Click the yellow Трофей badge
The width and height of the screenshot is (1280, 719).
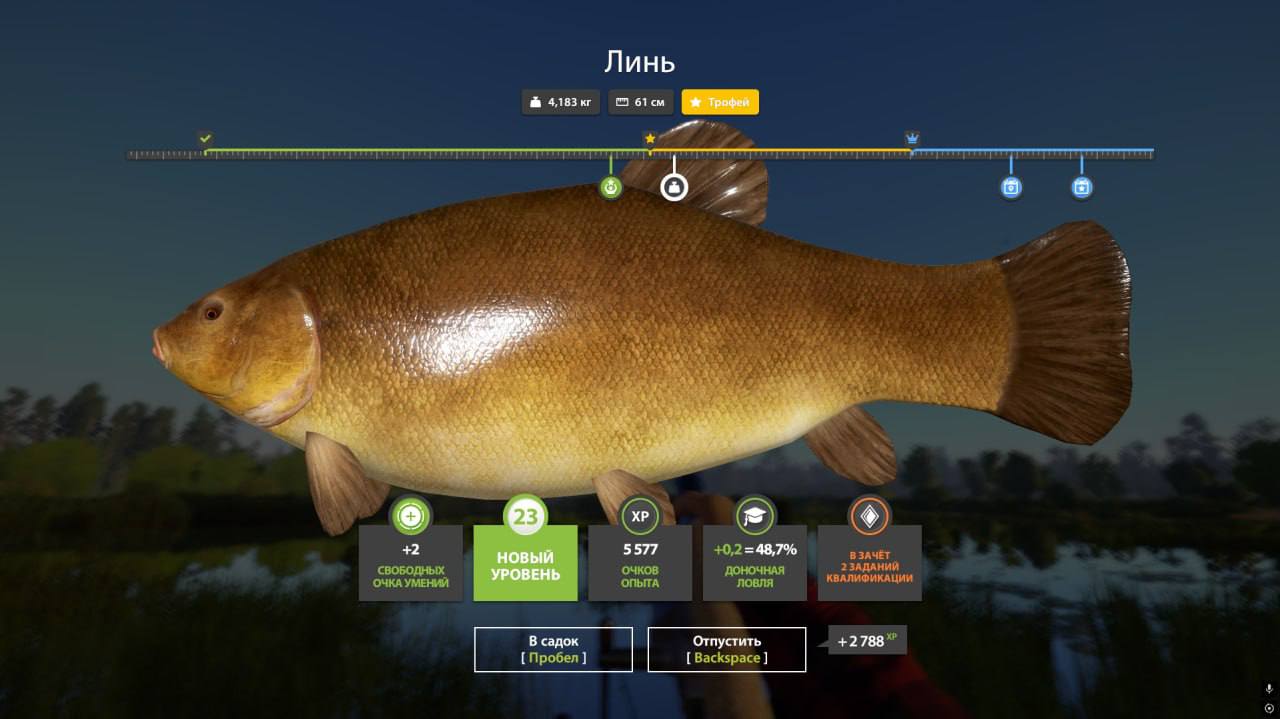720,102
